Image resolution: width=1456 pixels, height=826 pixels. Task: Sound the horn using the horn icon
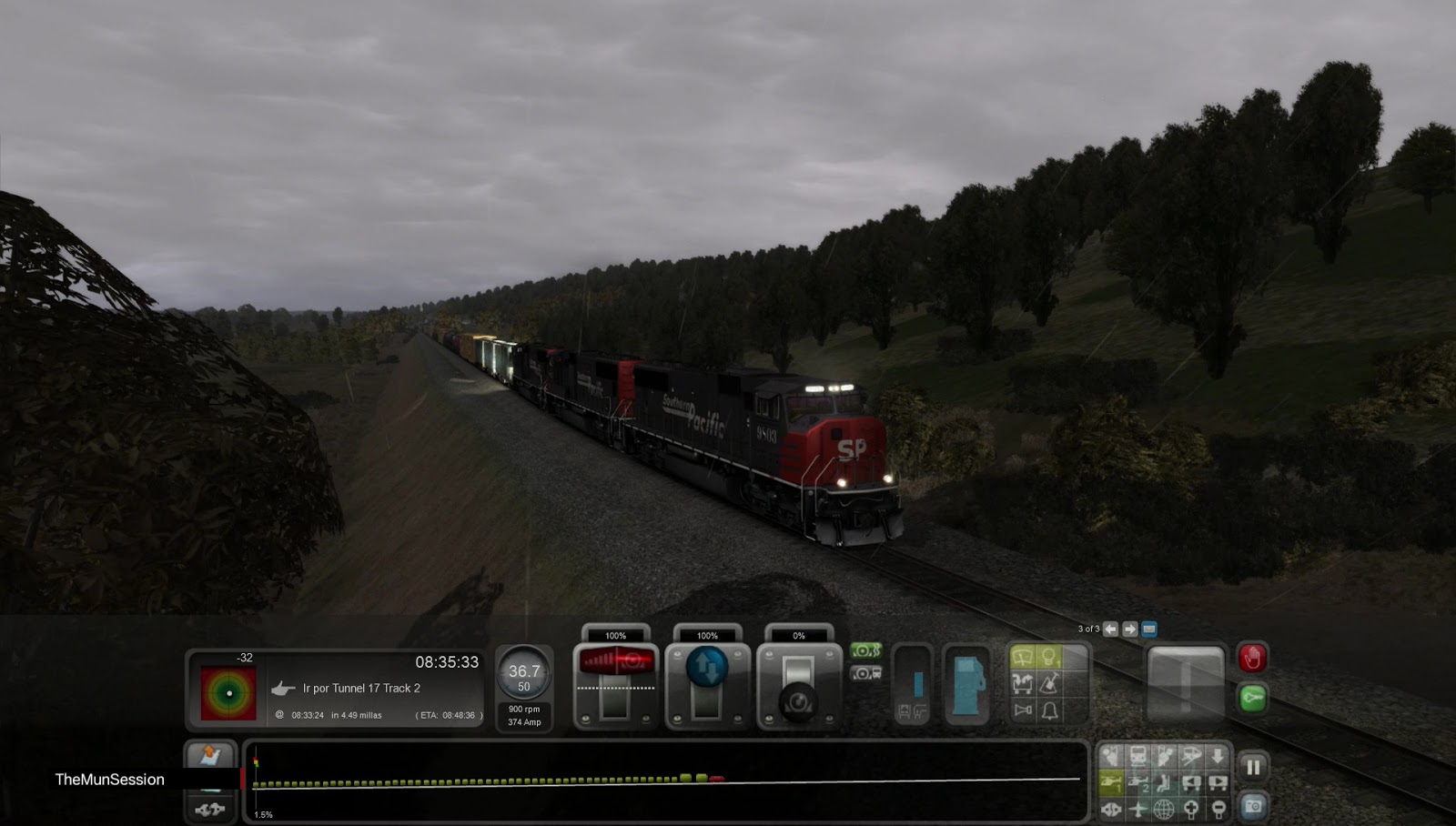(1022, 710)
